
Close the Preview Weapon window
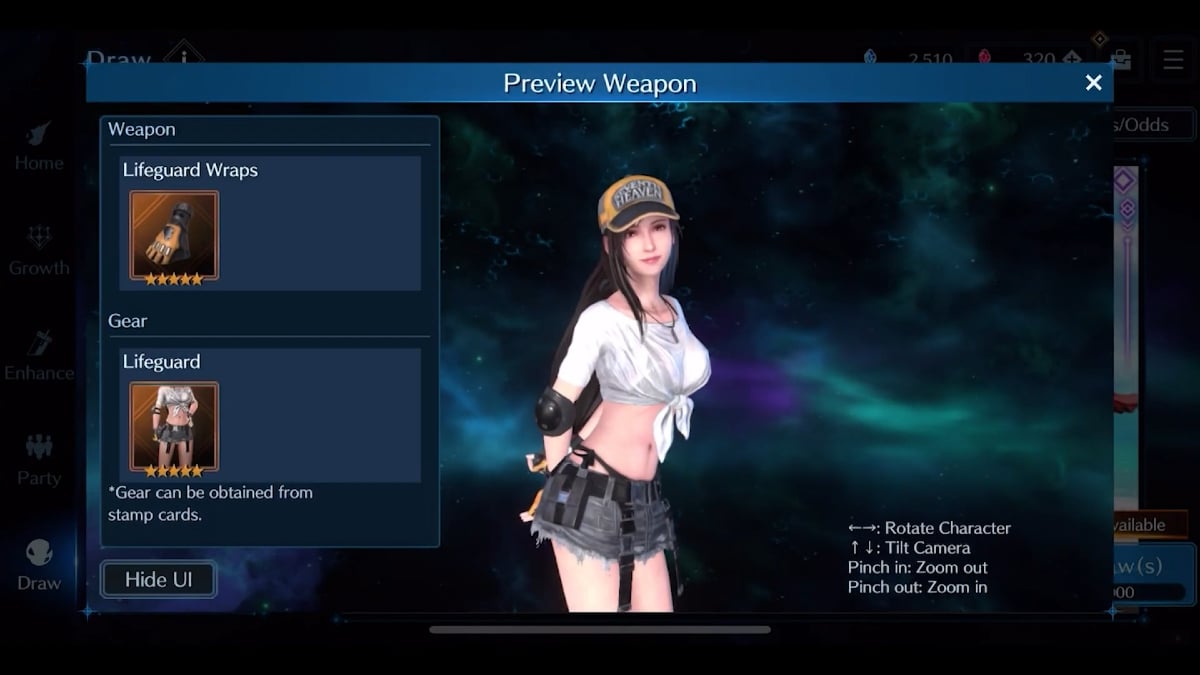click(1093, 83)
